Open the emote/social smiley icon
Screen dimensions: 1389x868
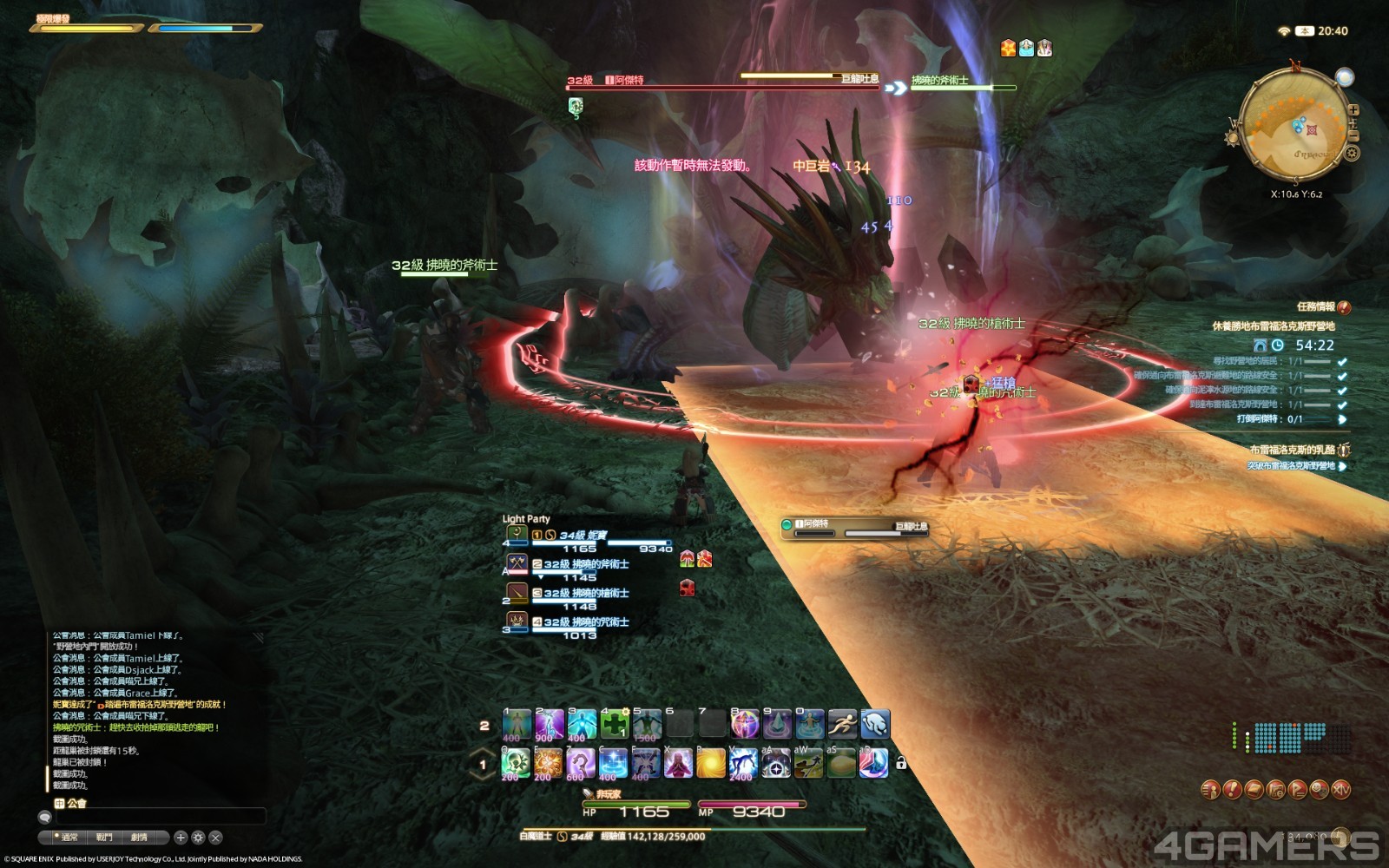click(x=1319, y=790)
